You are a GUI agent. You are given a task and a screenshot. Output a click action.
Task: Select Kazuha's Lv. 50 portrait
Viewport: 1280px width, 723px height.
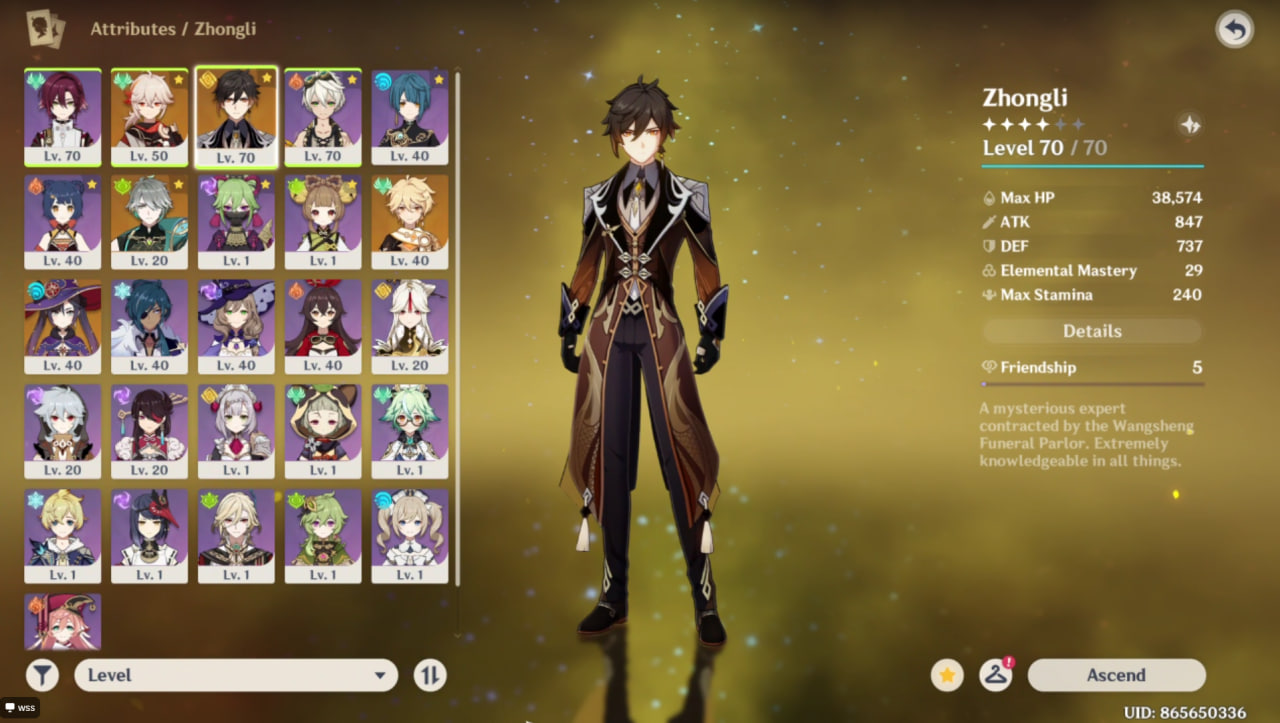[x=149, y=115]
